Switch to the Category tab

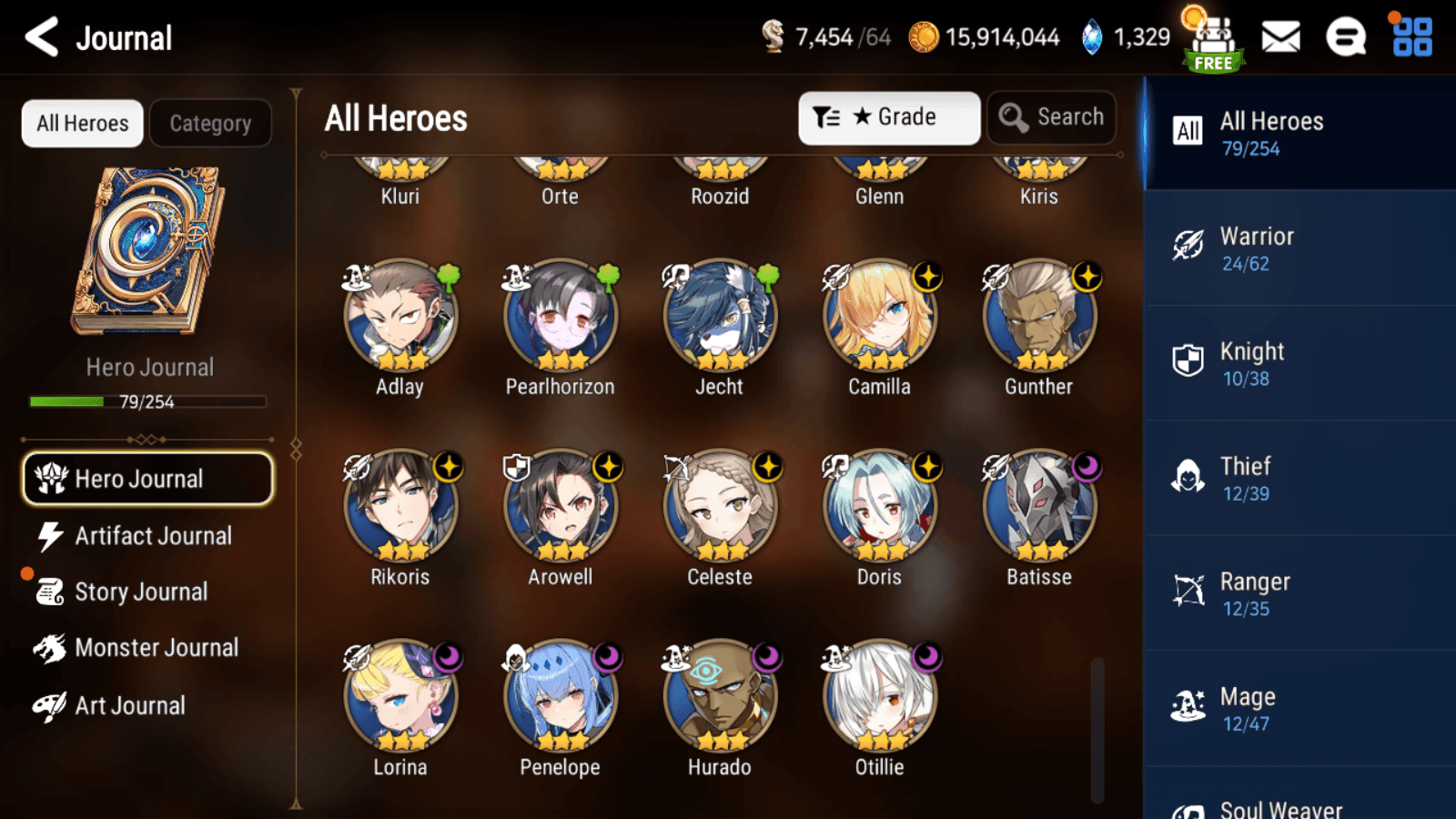coord(210,123)
